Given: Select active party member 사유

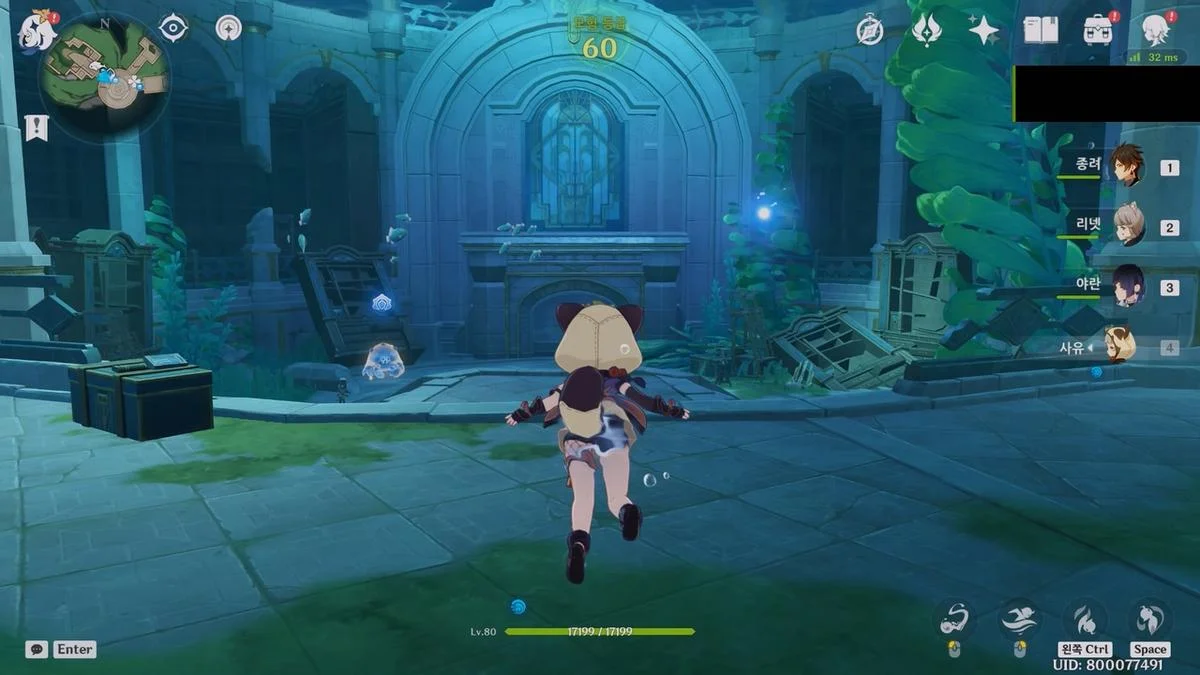Looking at the screenshot, I should pyautogui.click(x=1120, y=346).
